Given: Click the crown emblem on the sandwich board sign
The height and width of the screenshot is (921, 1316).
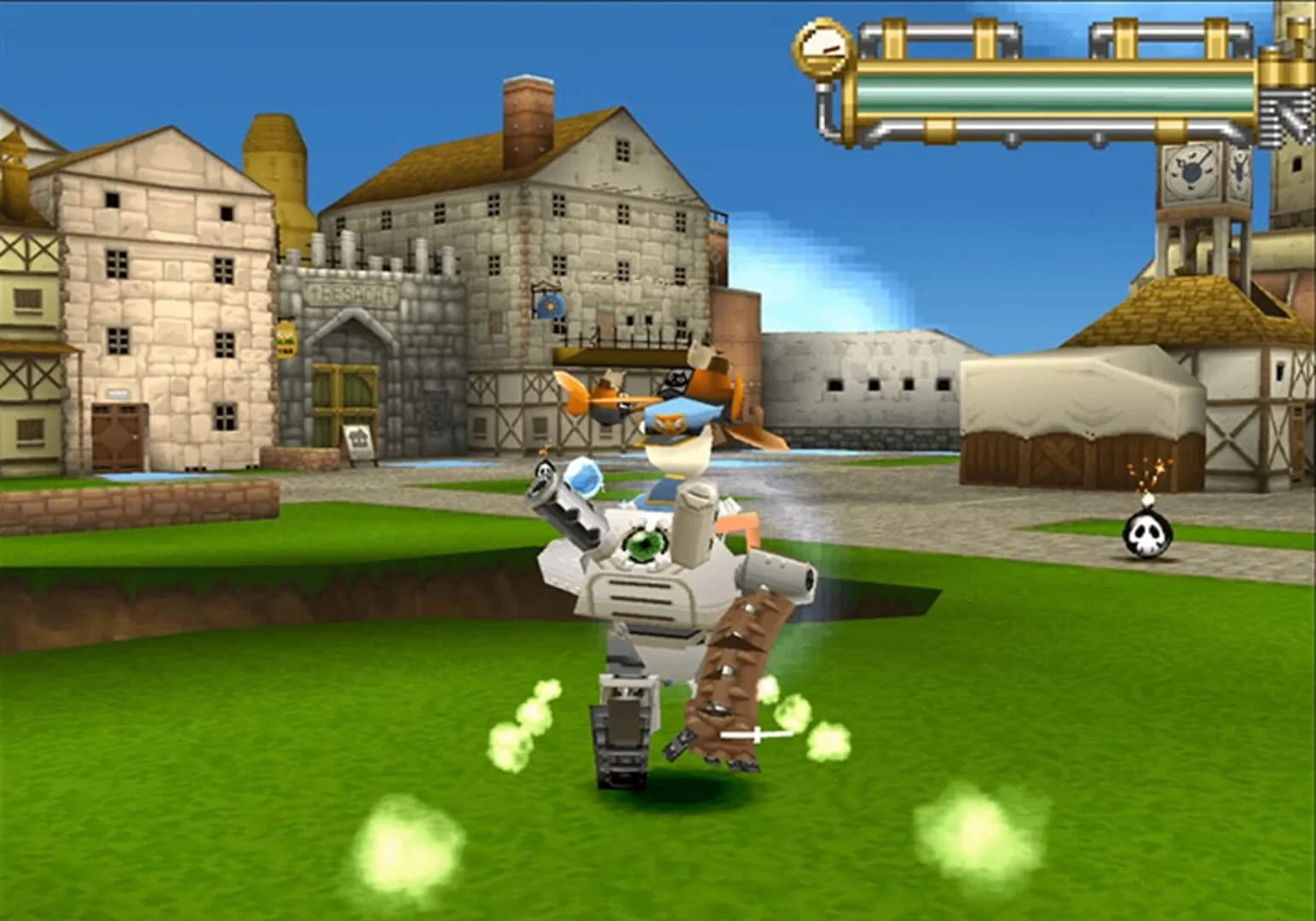Looking at the screenshot, I should click(358, 437).
